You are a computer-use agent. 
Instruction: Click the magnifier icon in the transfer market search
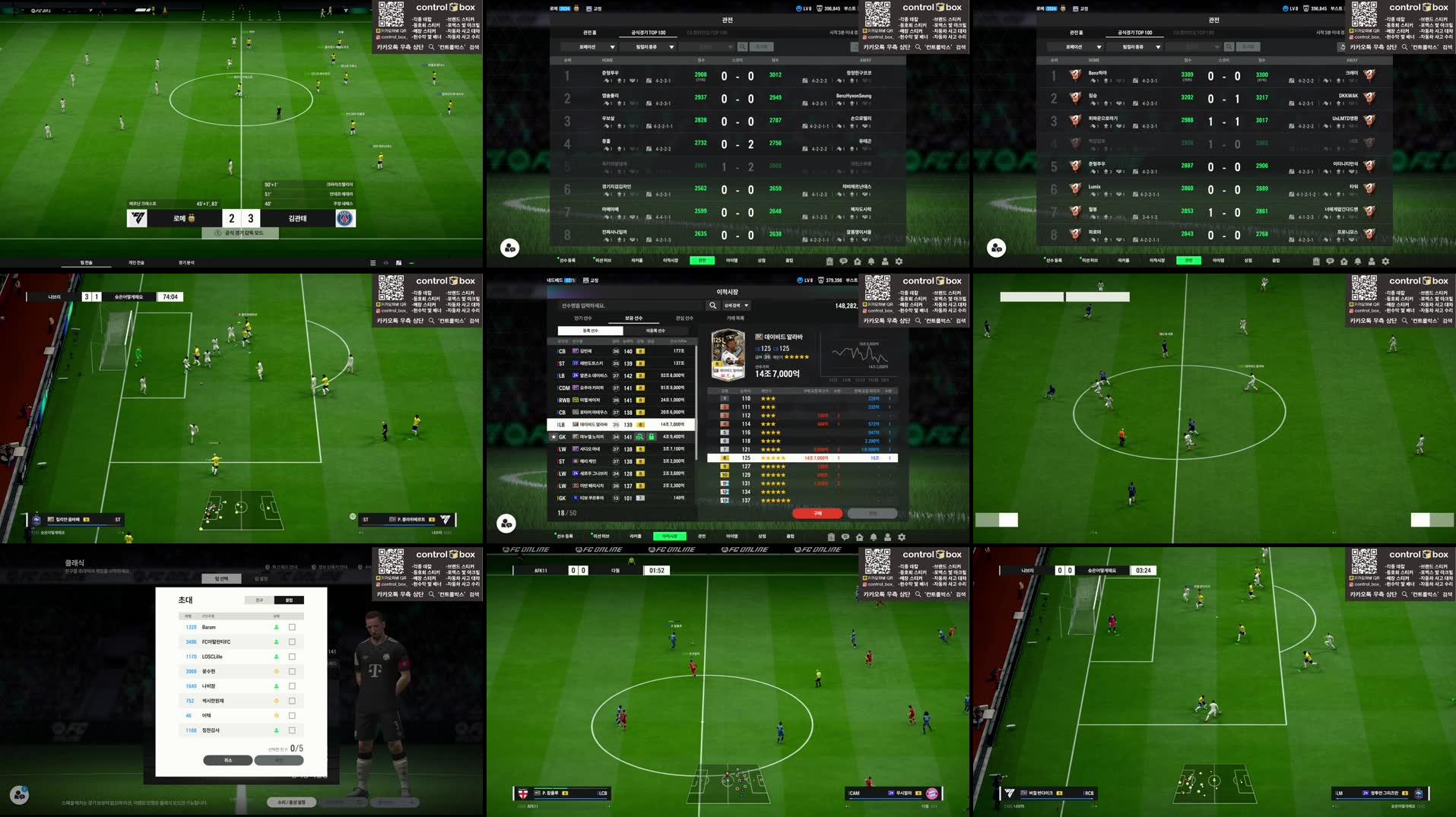tap(712, 306)
